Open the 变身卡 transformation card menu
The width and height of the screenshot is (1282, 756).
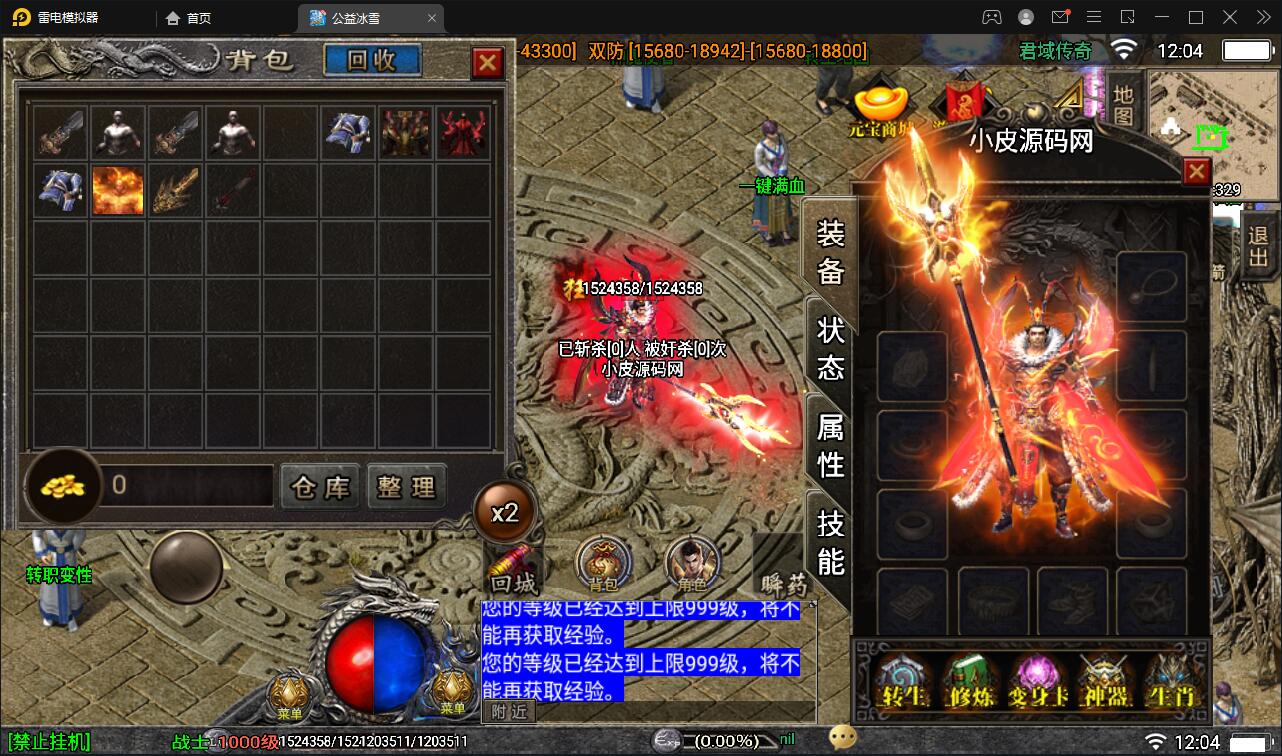click(1038, 680)
